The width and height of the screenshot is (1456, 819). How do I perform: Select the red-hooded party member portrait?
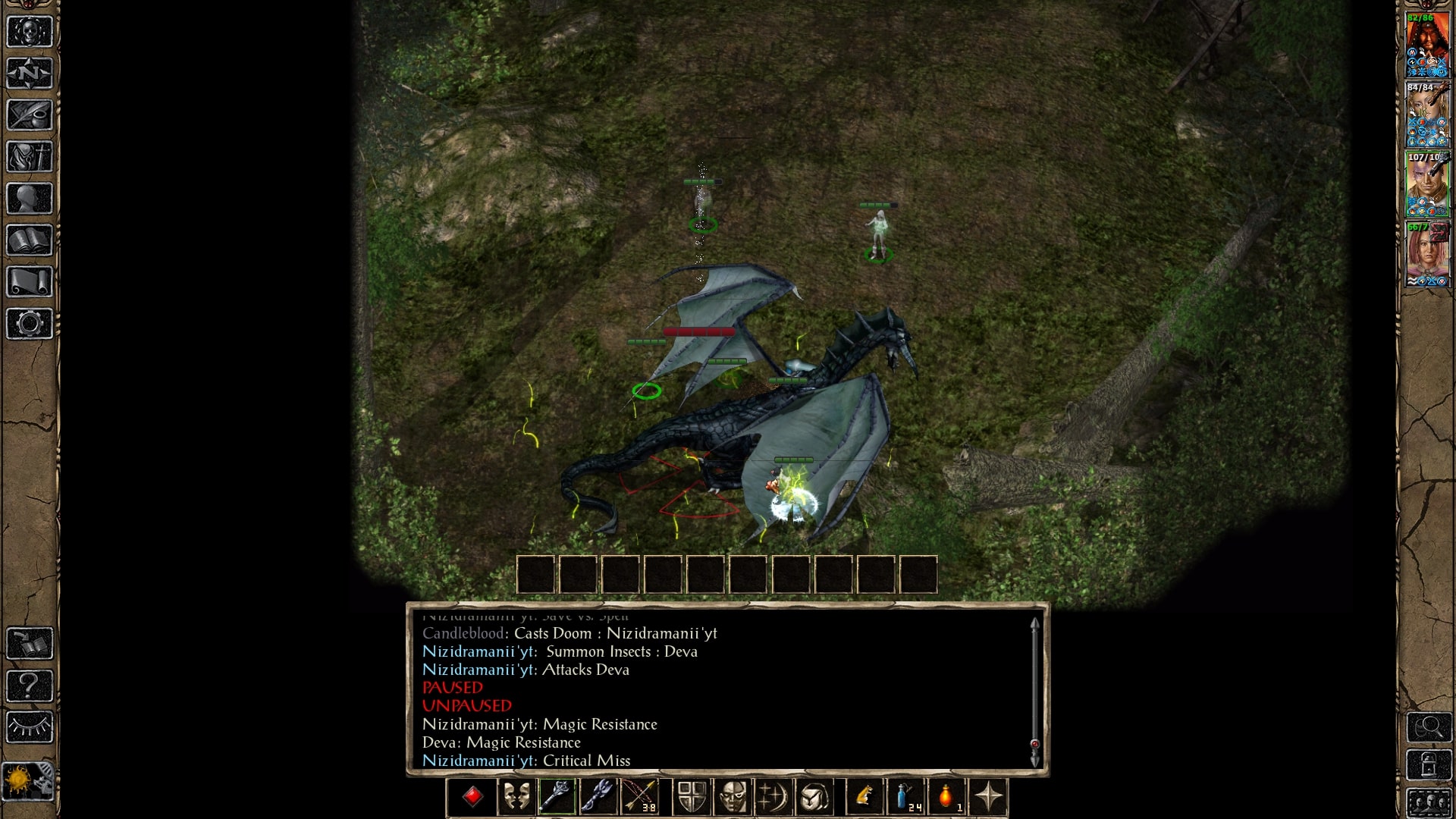point(1427,44)
